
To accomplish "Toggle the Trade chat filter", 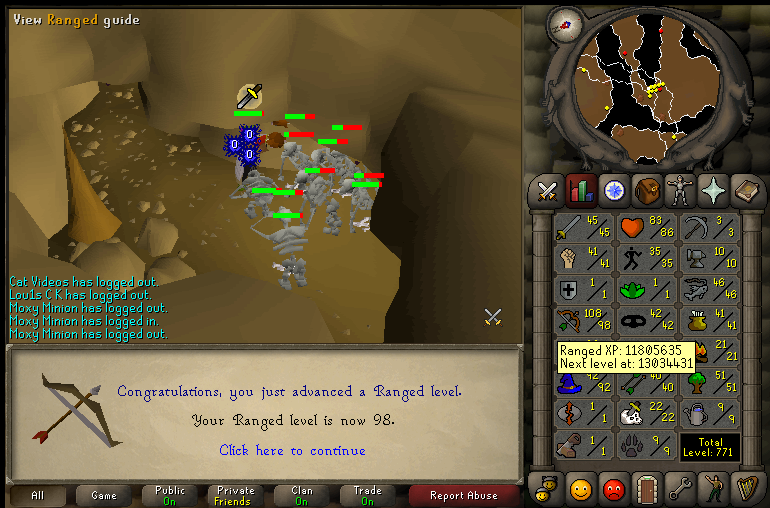I will [368, 495].
